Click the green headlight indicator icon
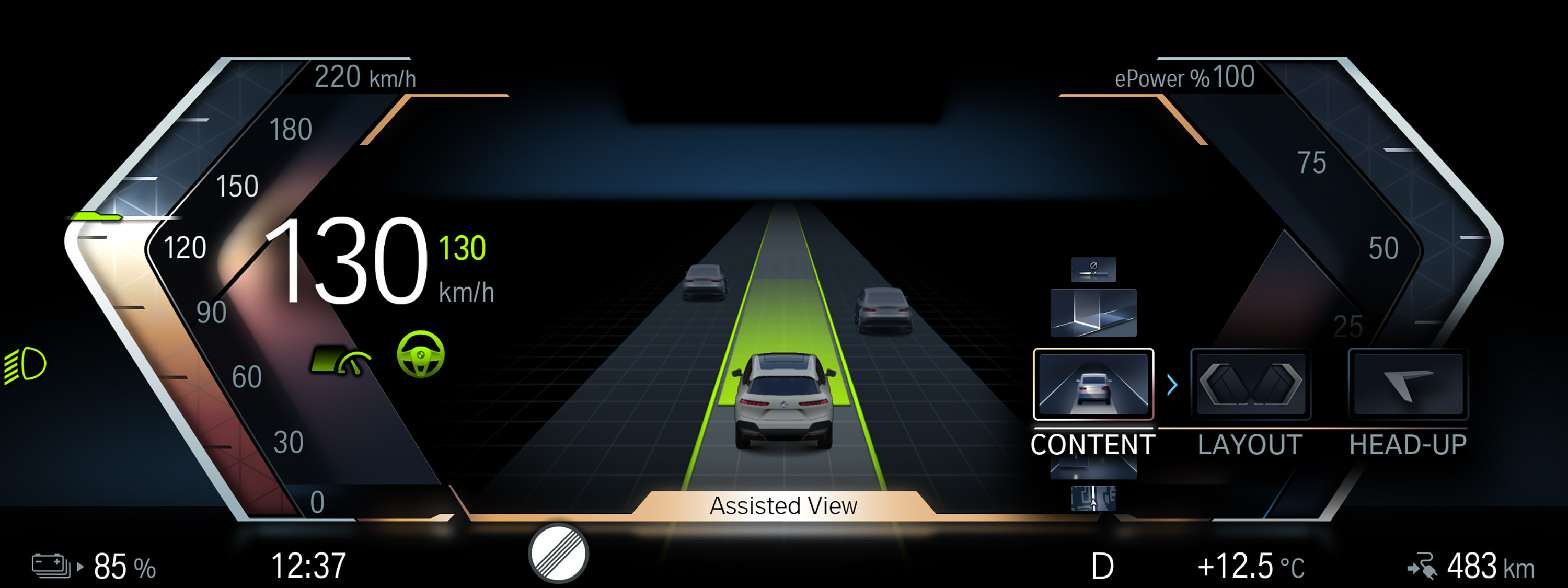Viewport: 1568px width, 588px height. point(26,365)
